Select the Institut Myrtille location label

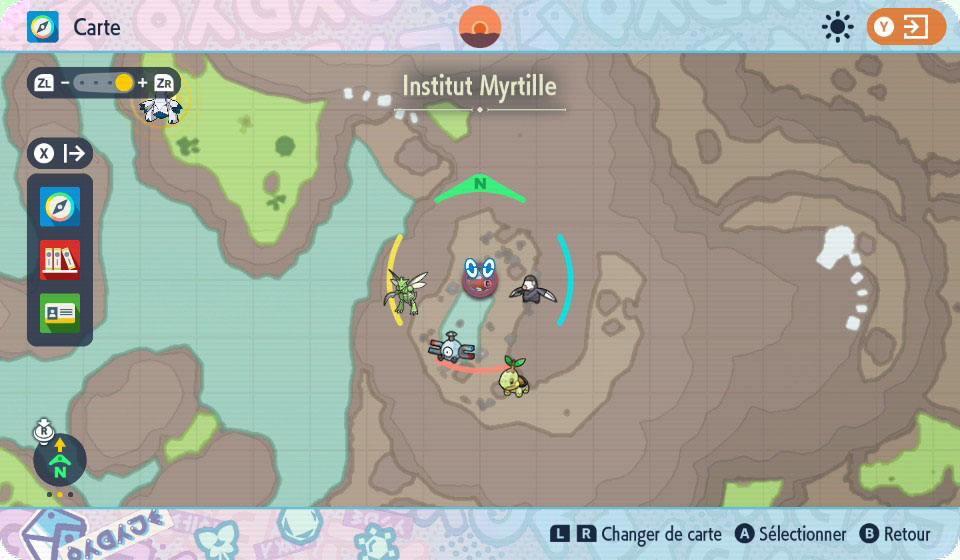click(x=479, y=87)
